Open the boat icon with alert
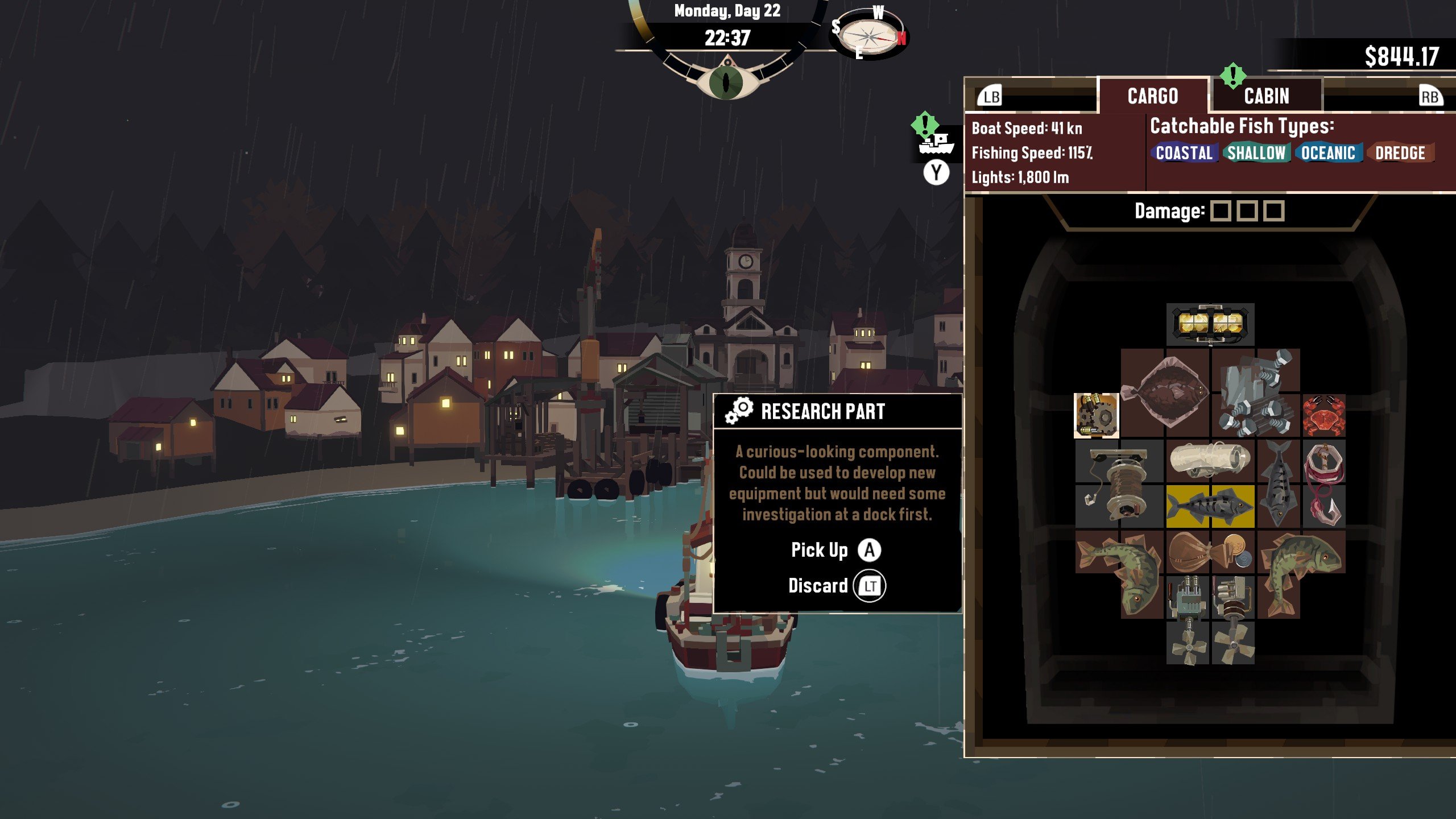Screen dimensions: 1456x819 (x=936, y=142)
